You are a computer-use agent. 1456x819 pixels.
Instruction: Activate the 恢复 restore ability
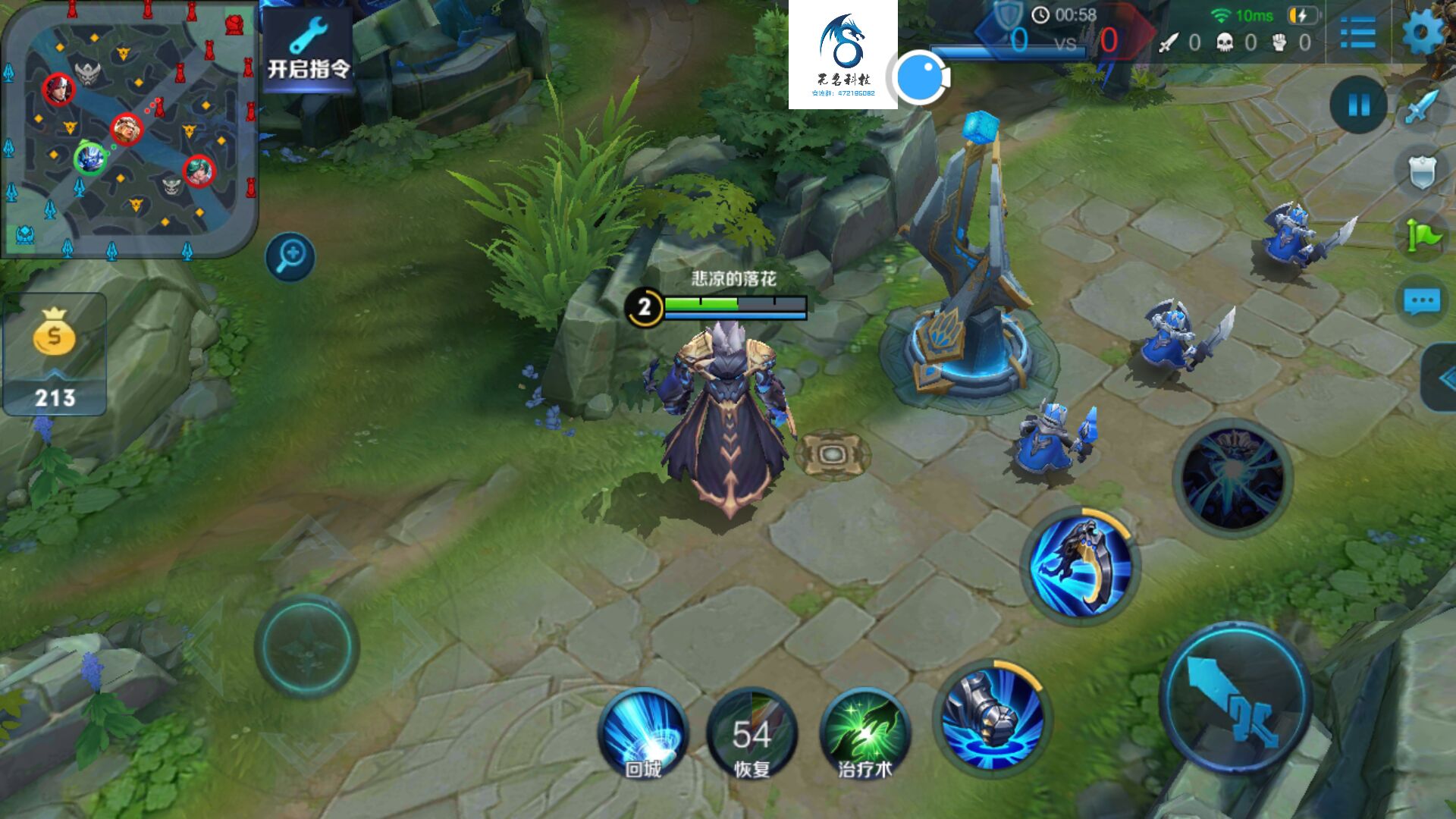tap(752, 733)
